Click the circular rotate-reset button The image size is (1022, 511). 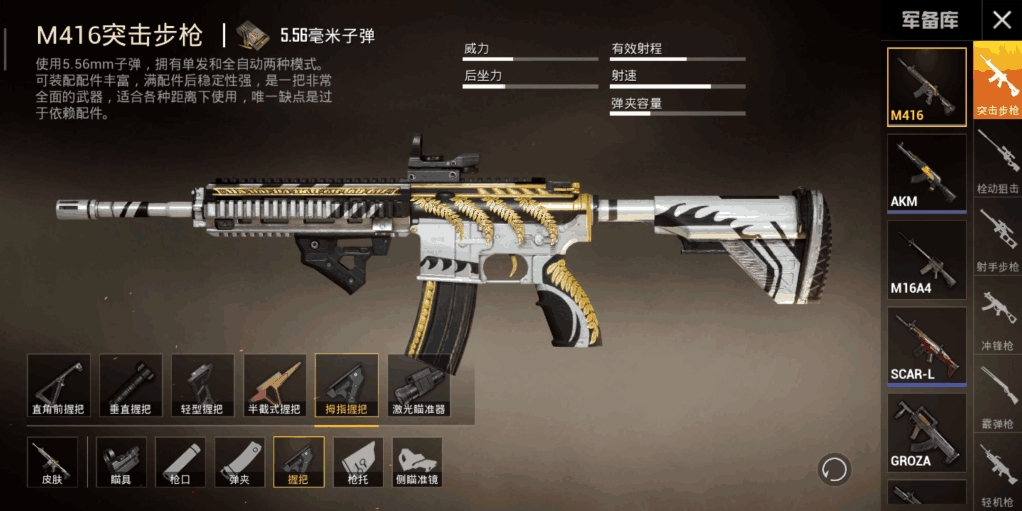click(x=834, y=468)
